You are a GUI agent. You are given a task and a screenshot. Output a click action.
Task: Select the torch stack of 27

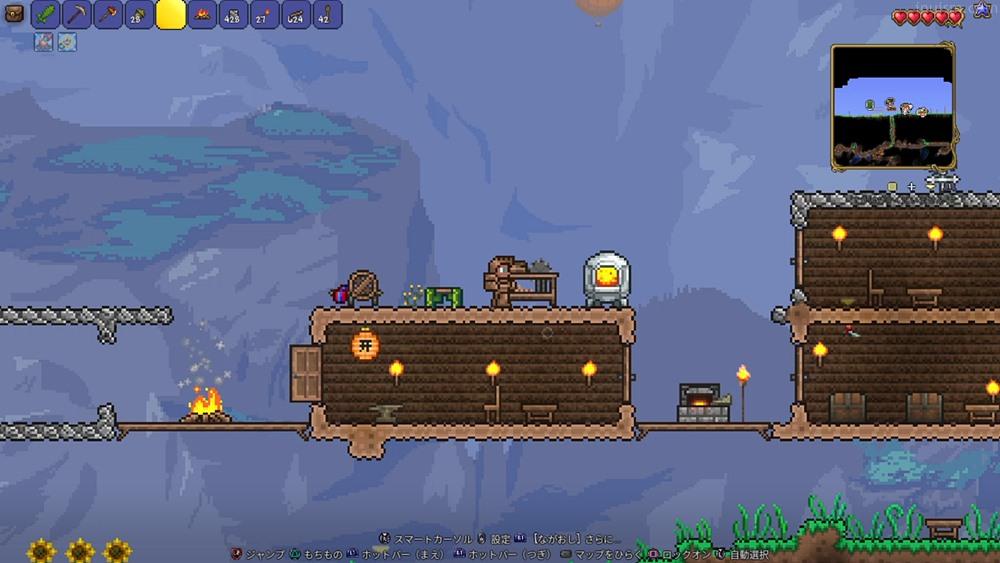[x=264, y=15]
